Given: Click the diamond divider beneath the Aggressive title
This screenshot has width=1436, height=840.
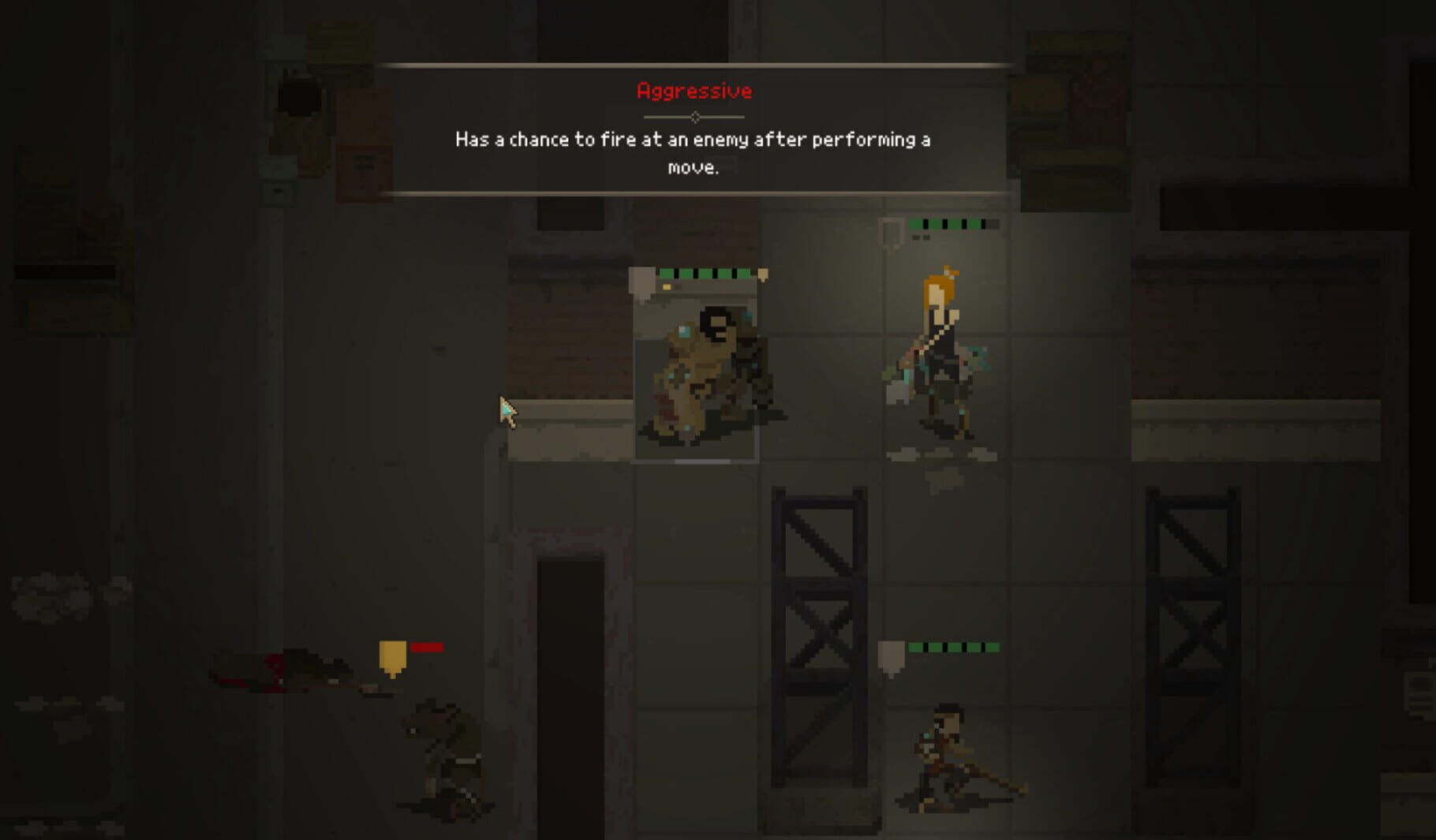Looking at the screenshot, I should click(x=694, y=116).
